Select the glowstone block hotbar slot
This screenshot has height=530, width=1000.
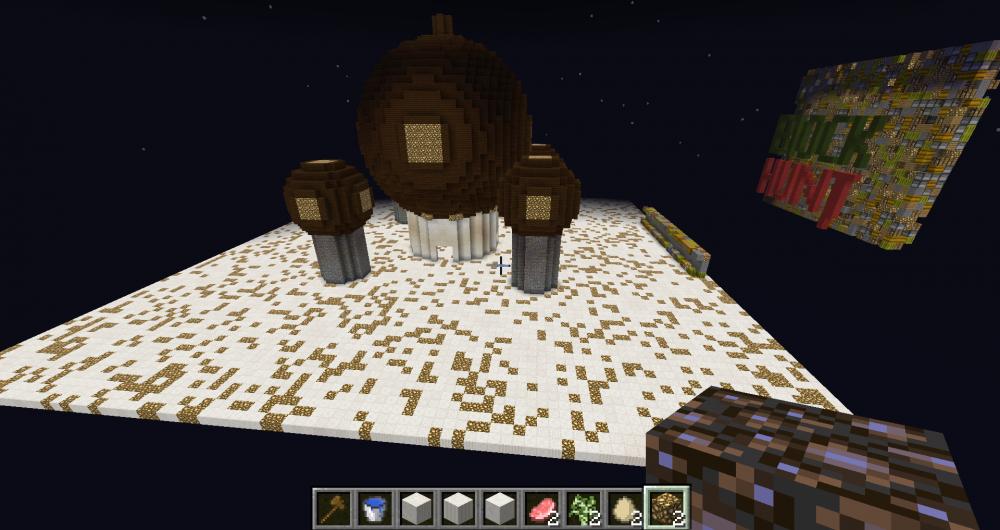click(x=663, y=508)
